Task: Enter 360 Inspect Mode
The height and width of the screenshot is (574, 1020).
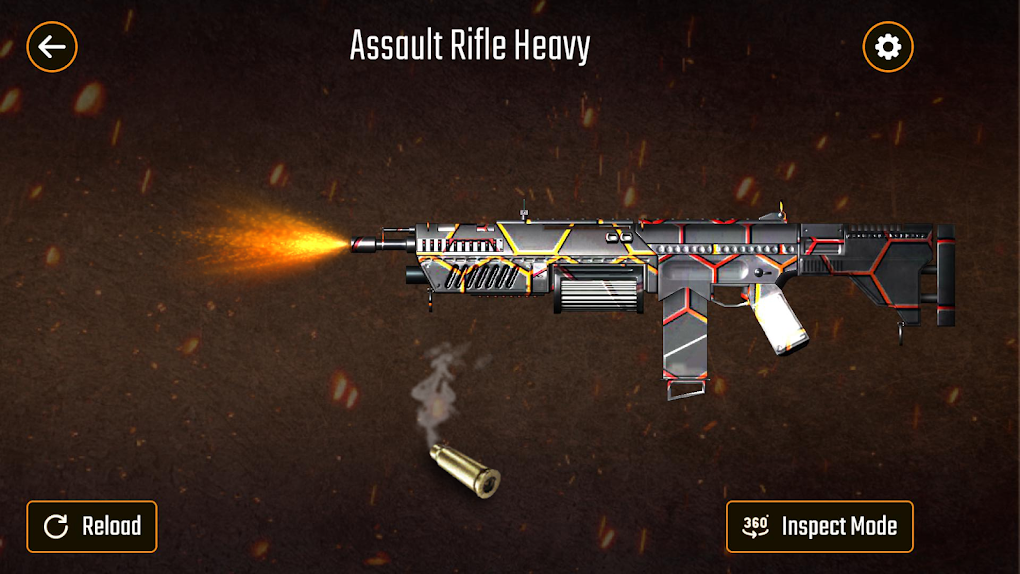Action: click(819, 526)
